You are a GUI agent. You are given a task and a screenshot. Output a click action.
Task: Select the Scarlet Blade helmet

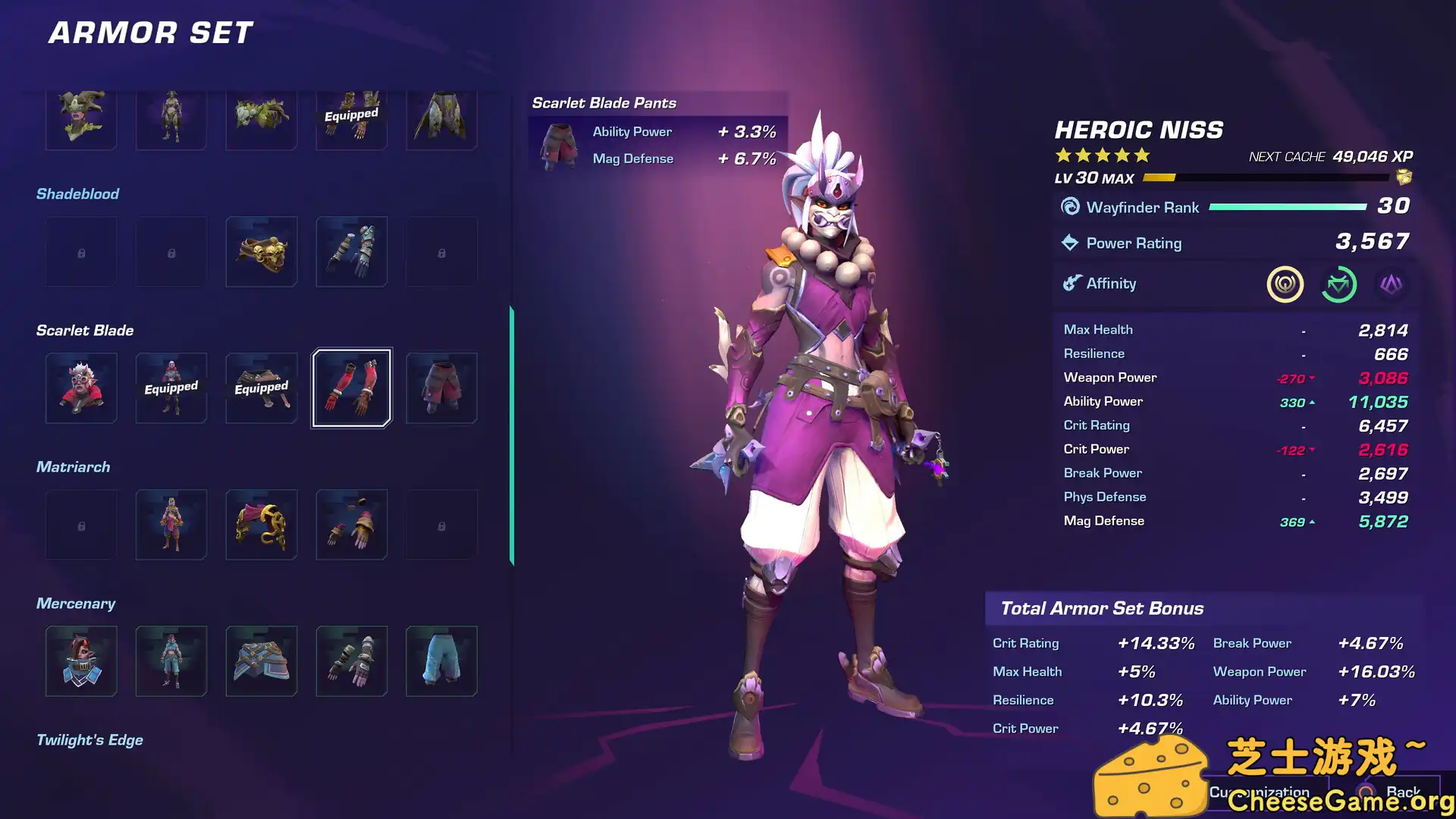(x=80, y=388)
